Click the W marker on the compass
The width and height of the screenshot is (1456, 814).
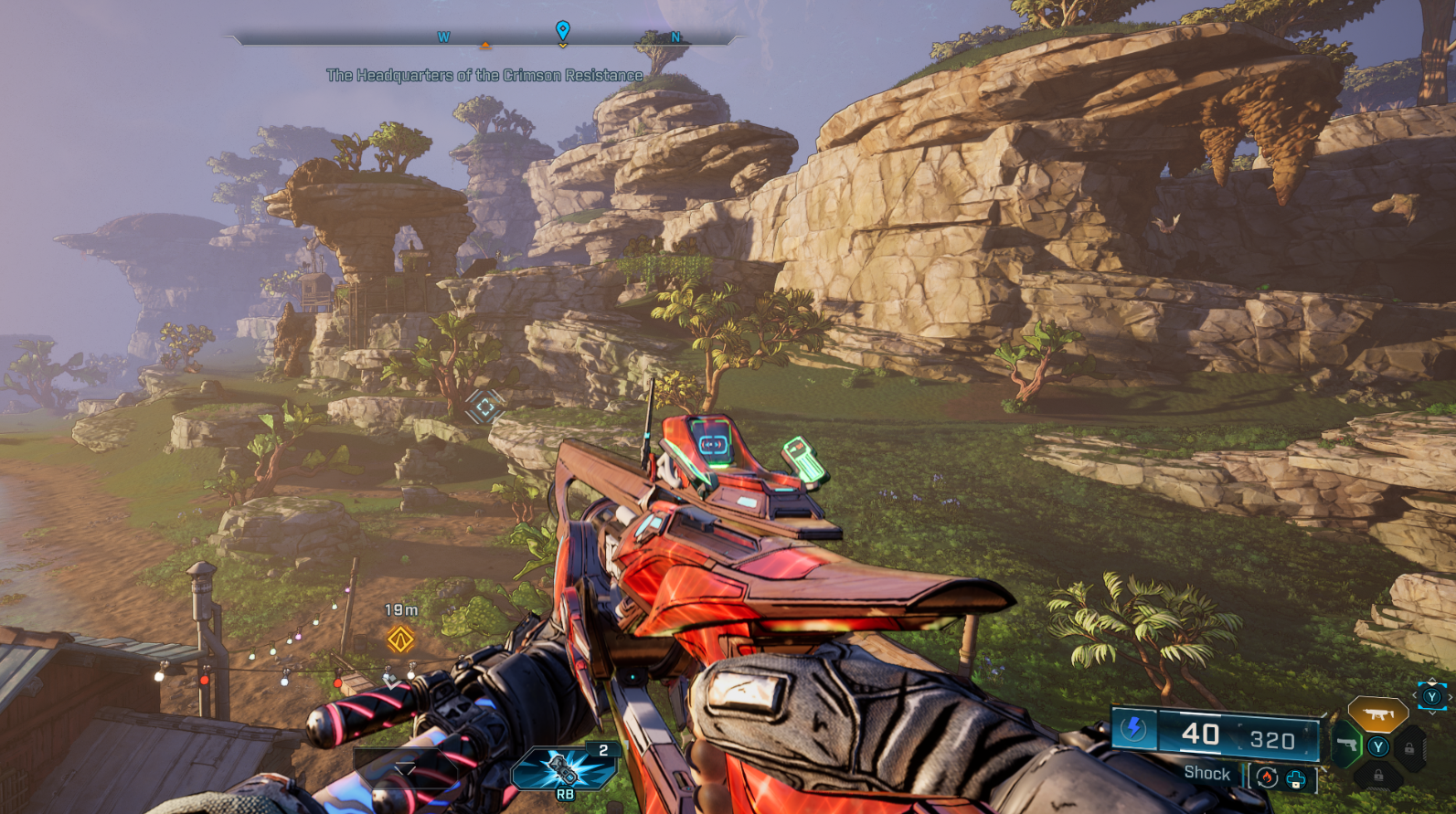click(x=444, y=37)
